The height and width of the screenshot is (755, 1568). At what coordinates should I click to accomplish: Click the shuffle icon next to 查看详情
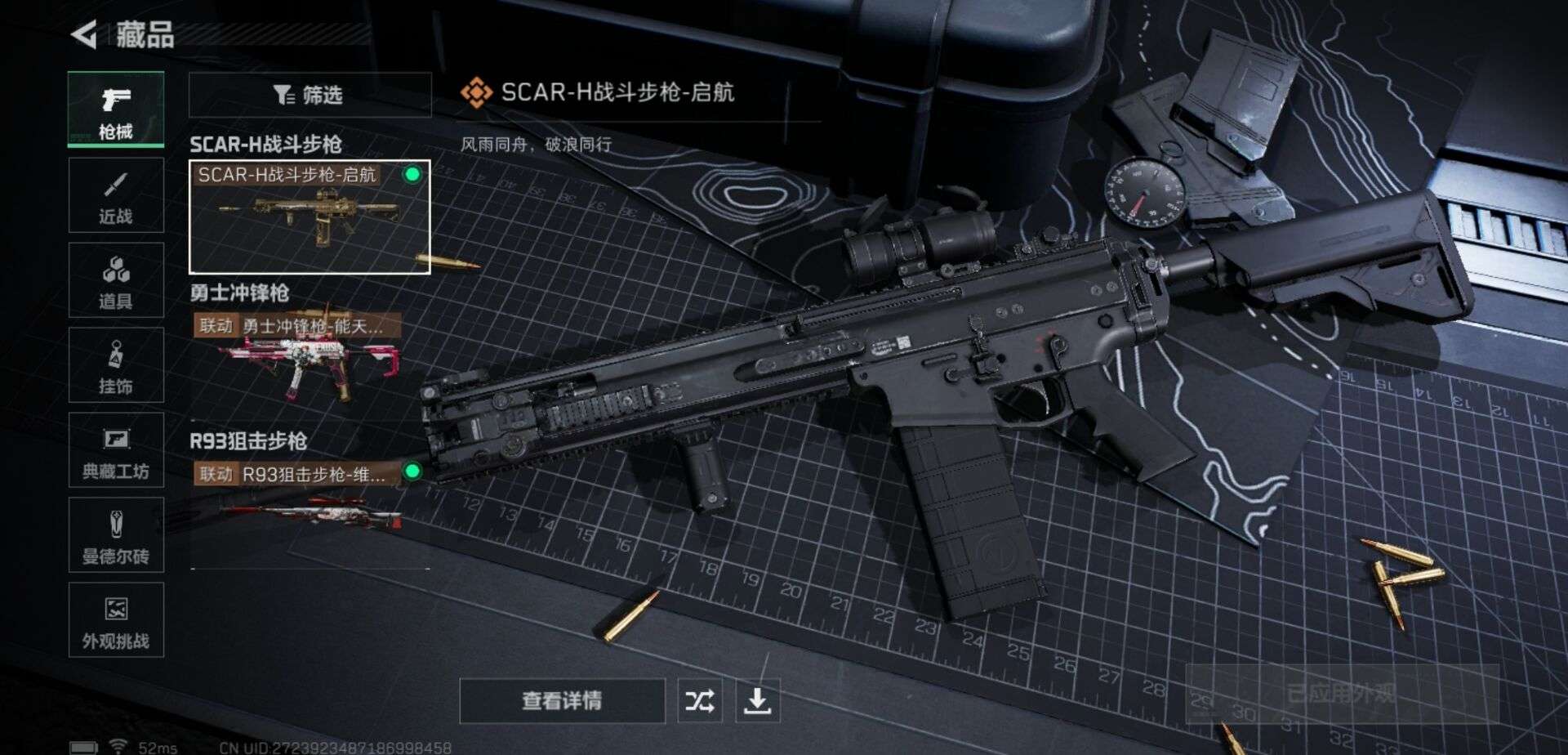click(701, 700)
